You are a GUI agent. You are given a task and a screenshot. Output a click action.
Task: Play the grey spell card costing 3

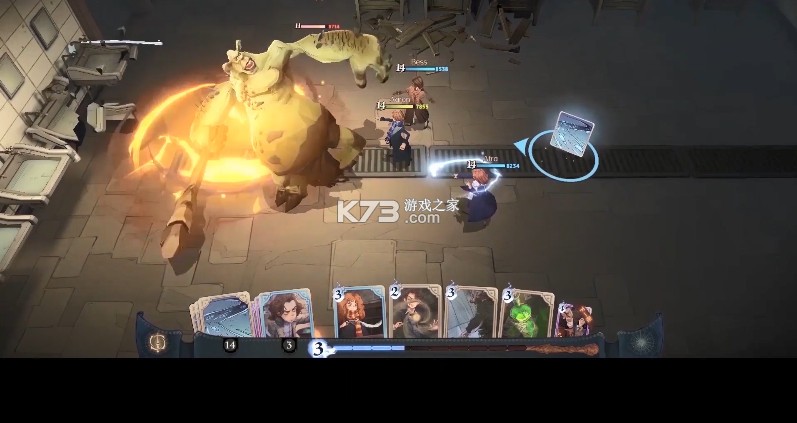(x=471, y=312)
